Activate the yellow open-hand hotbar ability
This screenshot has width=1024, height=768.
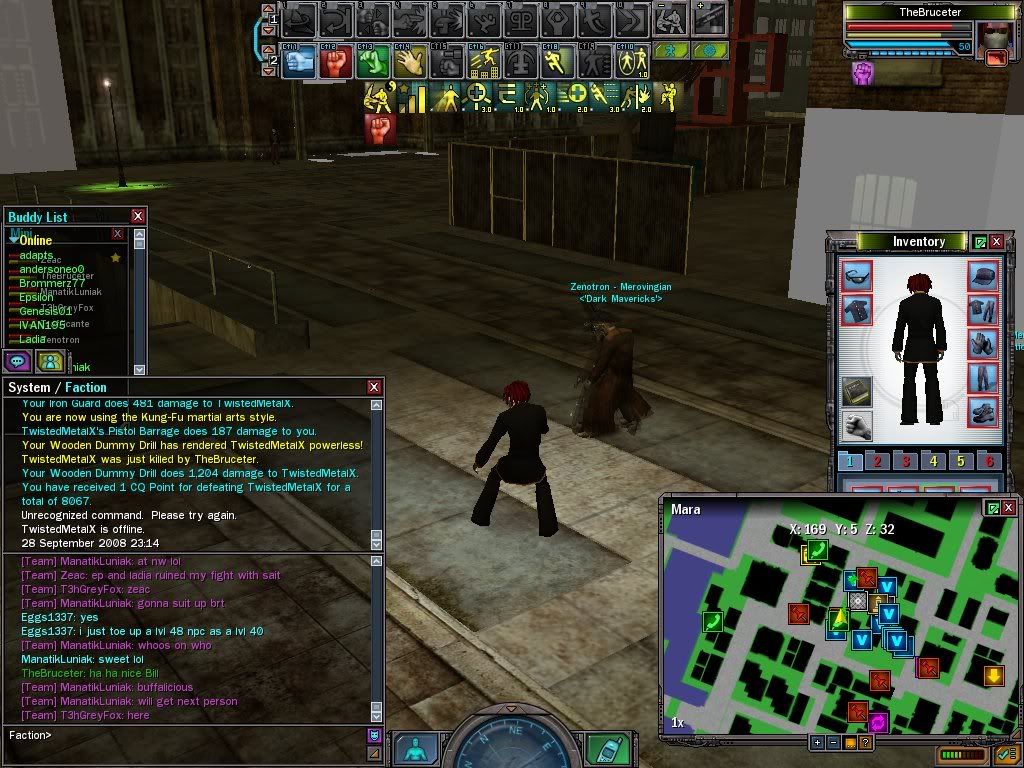[x=409, y=62]
